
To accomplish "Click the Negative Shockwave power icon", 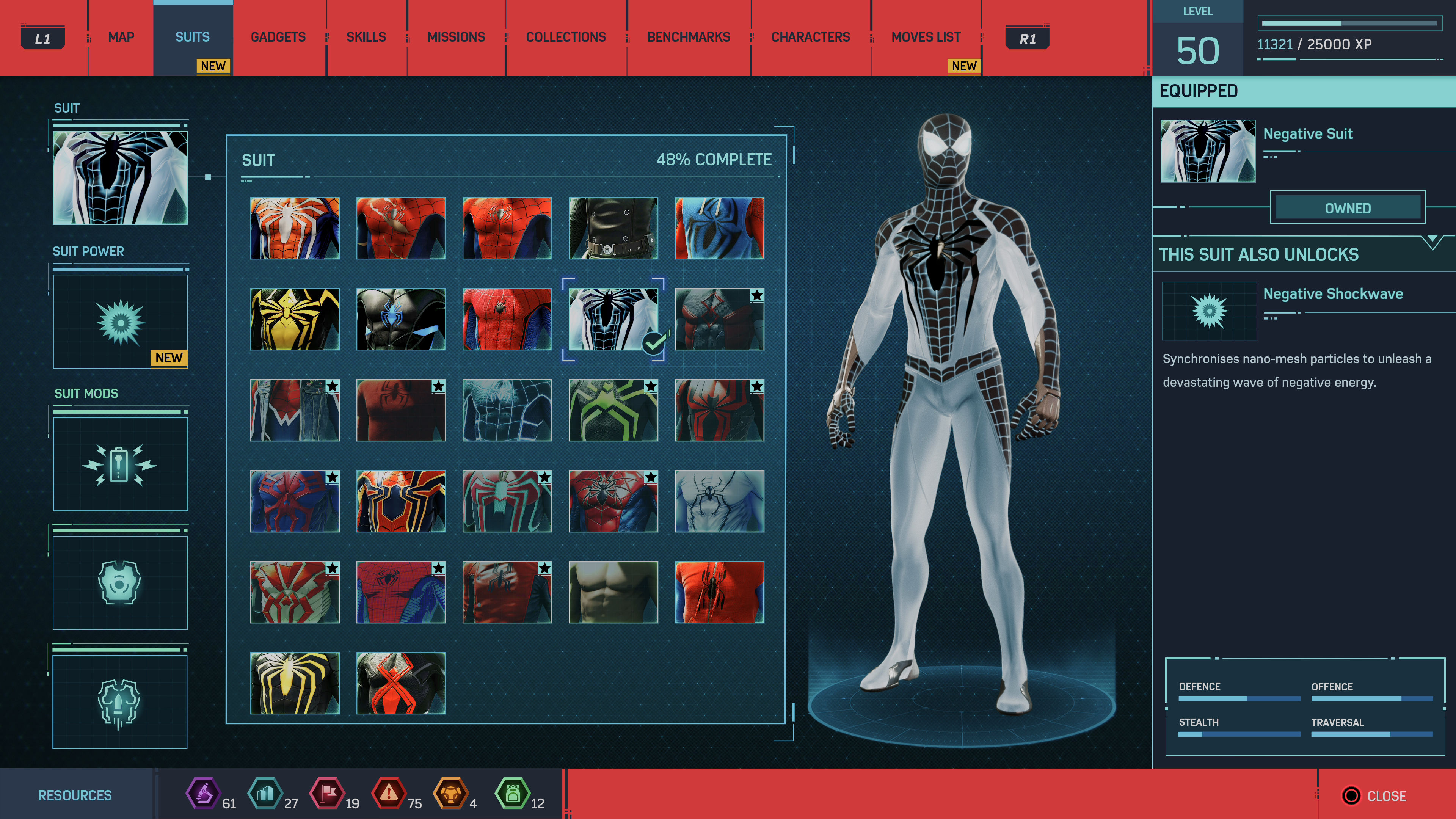I will (1208, 310).
